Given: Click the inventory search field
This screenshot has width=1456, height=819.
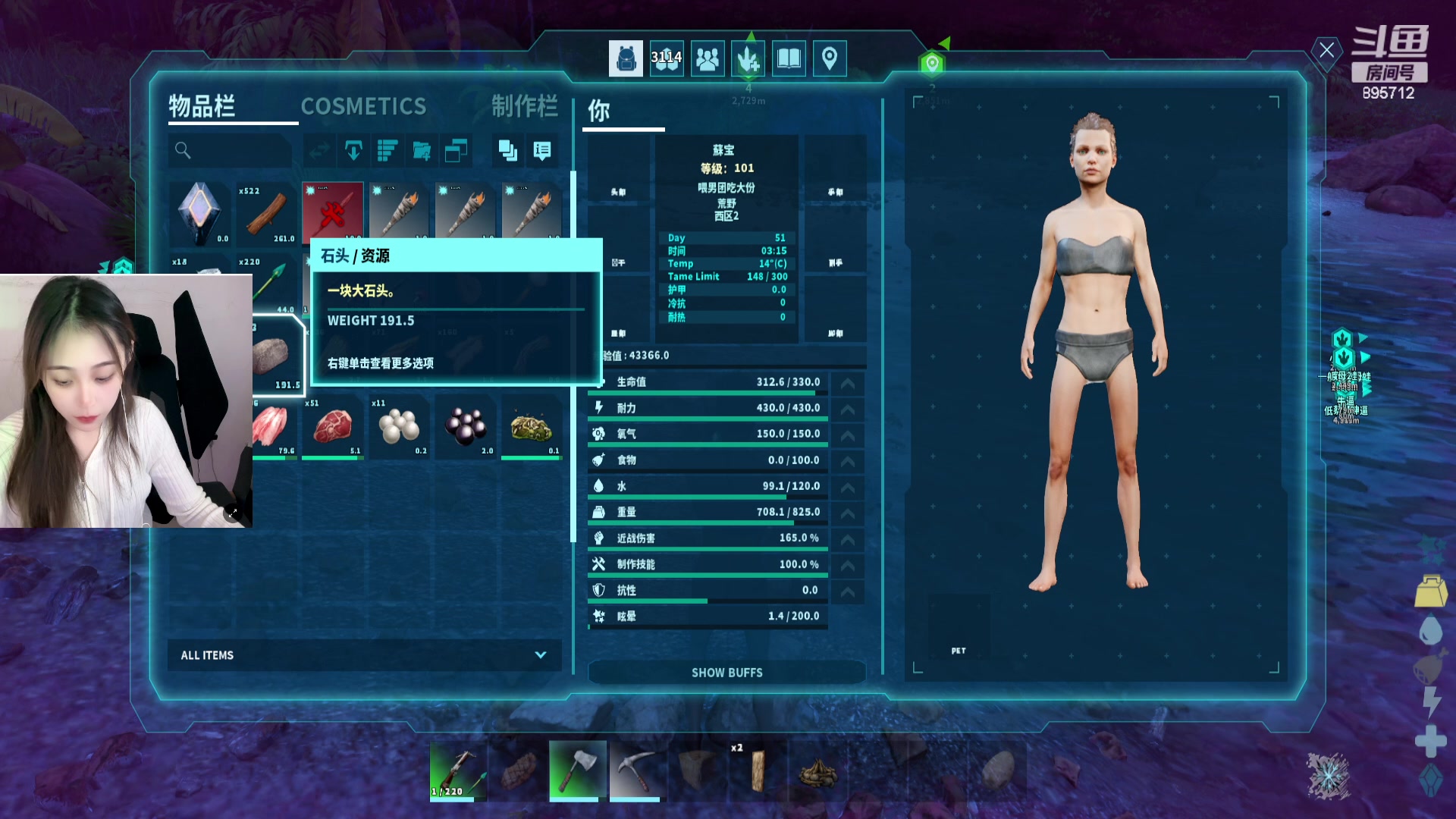Looking at the screenshot, I should point(231,150).
